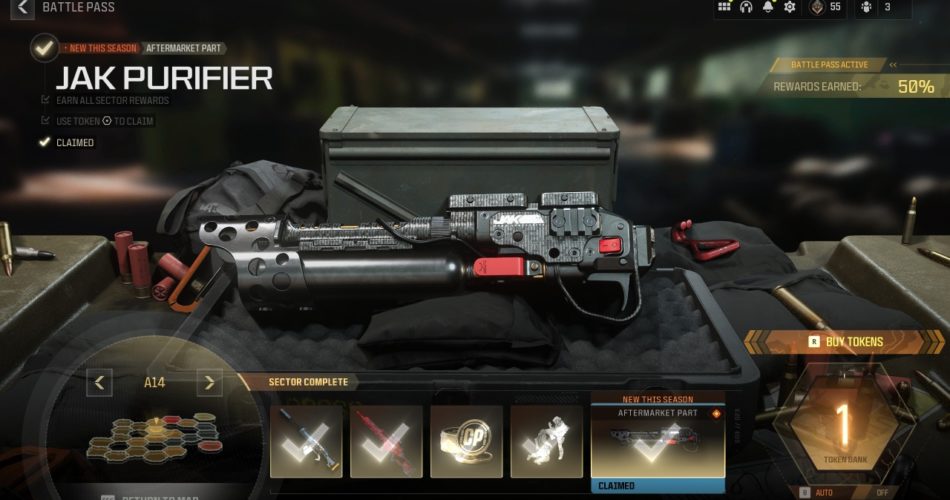Select the operator figure reward tile
This screenshot has height=500, width=950.
[546, 441]
